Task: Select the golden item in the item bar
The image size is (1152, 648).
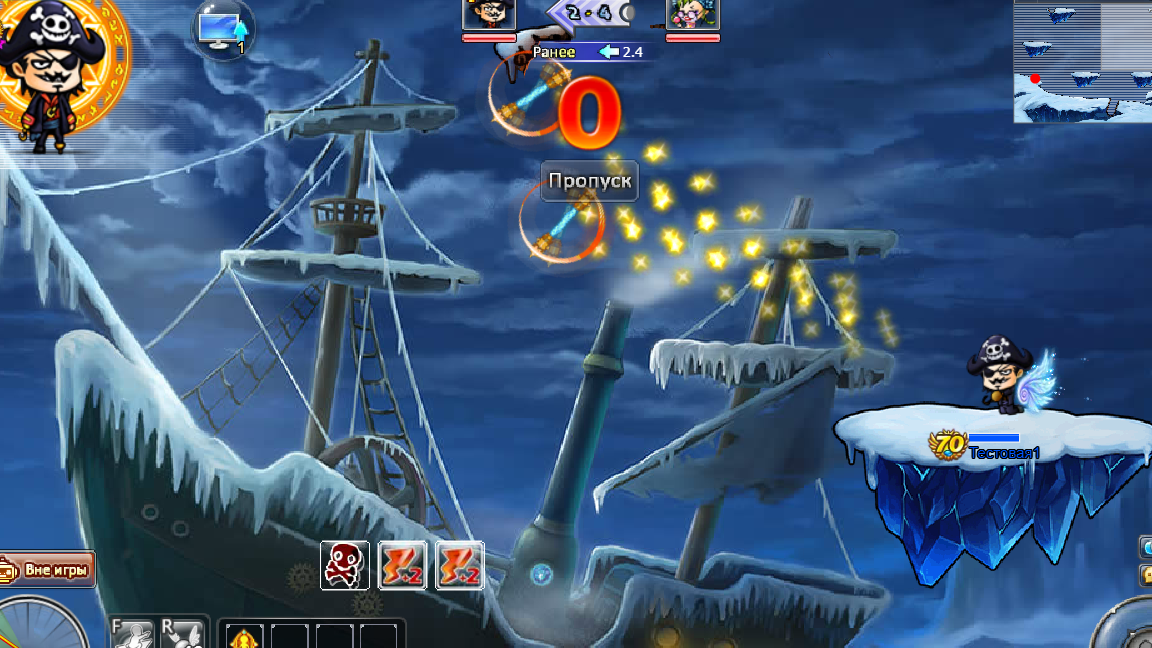Action: click(x=244, y=636)
